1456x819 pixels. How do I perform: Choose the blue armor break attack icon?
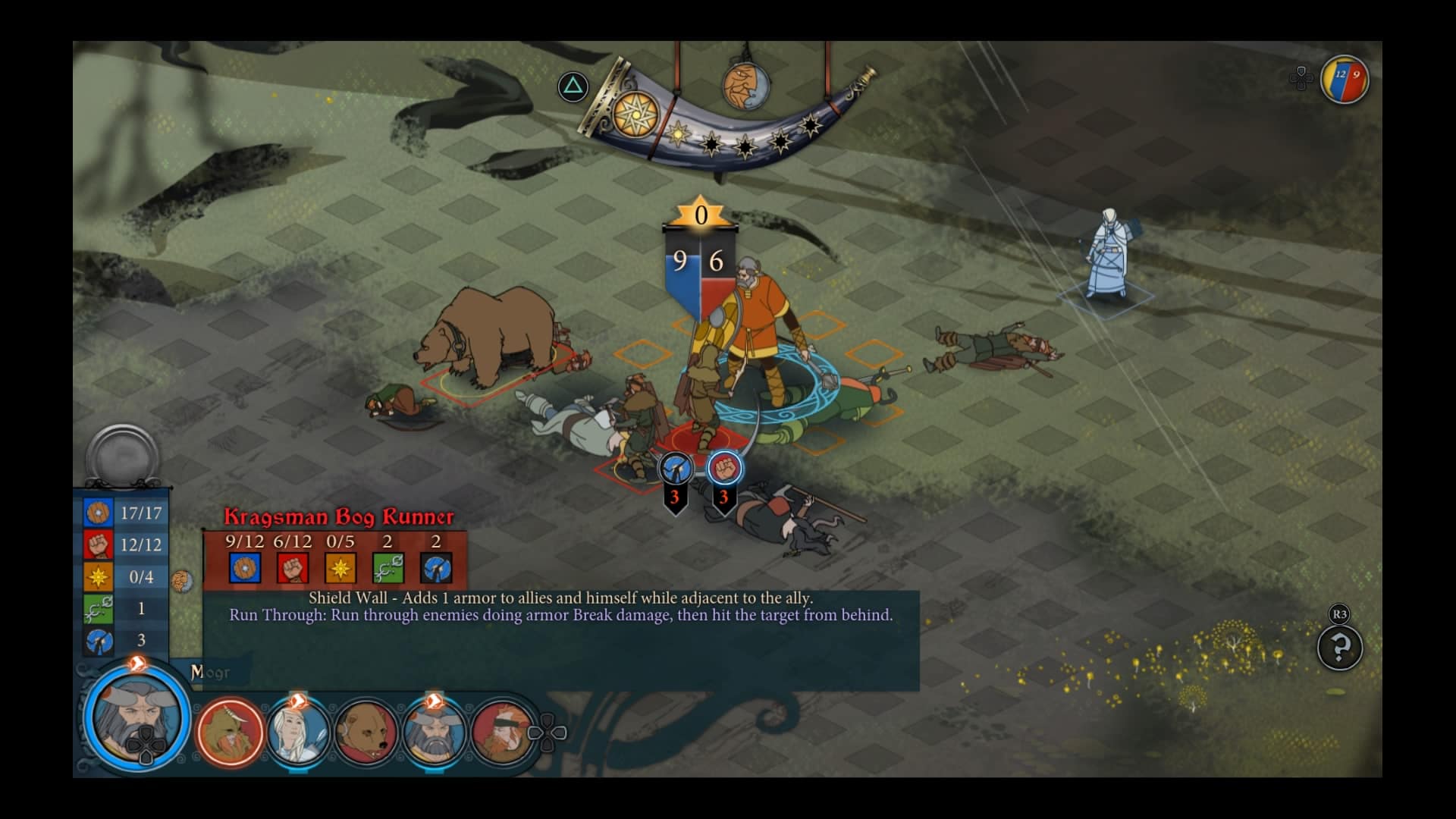675,469
